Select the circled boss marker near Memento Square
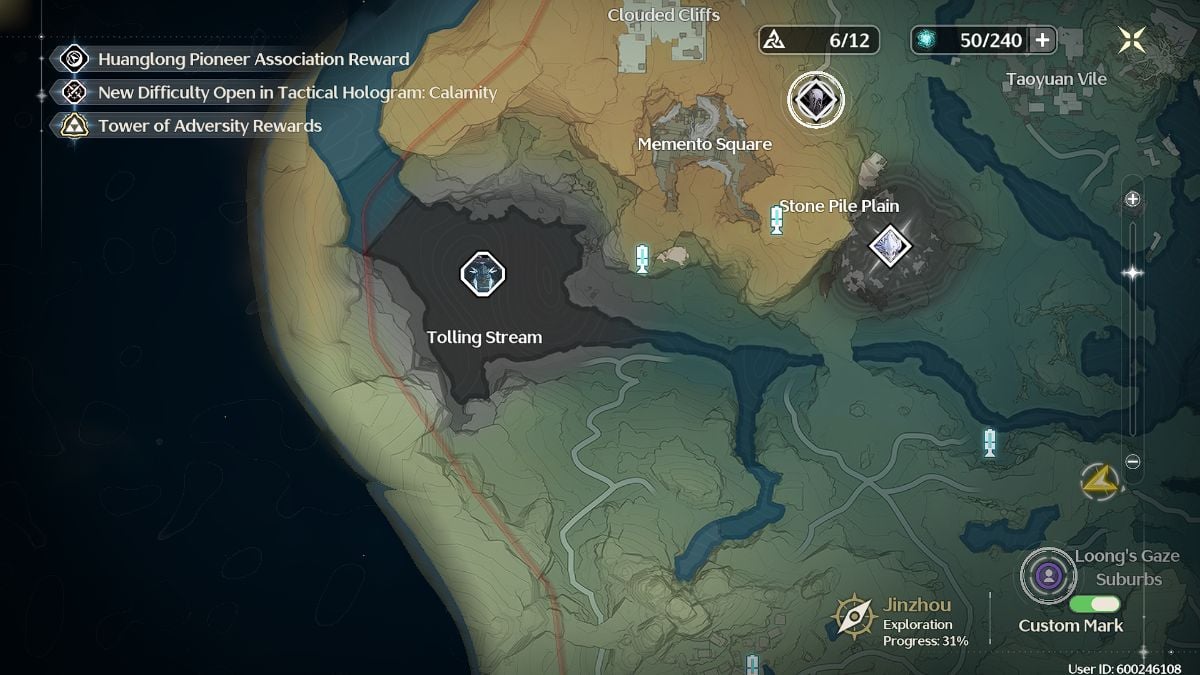Viewport: 1200px width, 675px height. (816, 100)
